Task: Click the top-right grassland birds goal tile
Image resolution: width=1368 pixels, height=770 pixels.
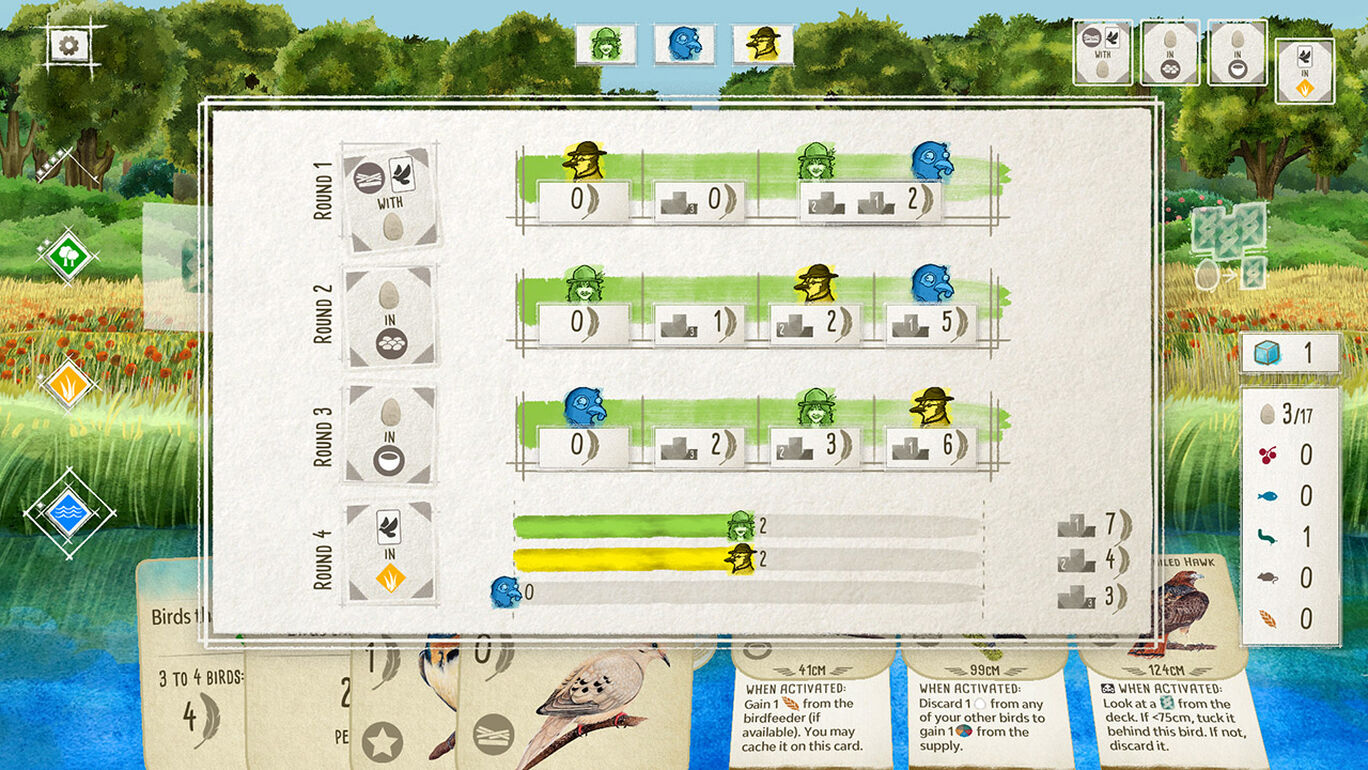Action: [x=1304, y=70]
